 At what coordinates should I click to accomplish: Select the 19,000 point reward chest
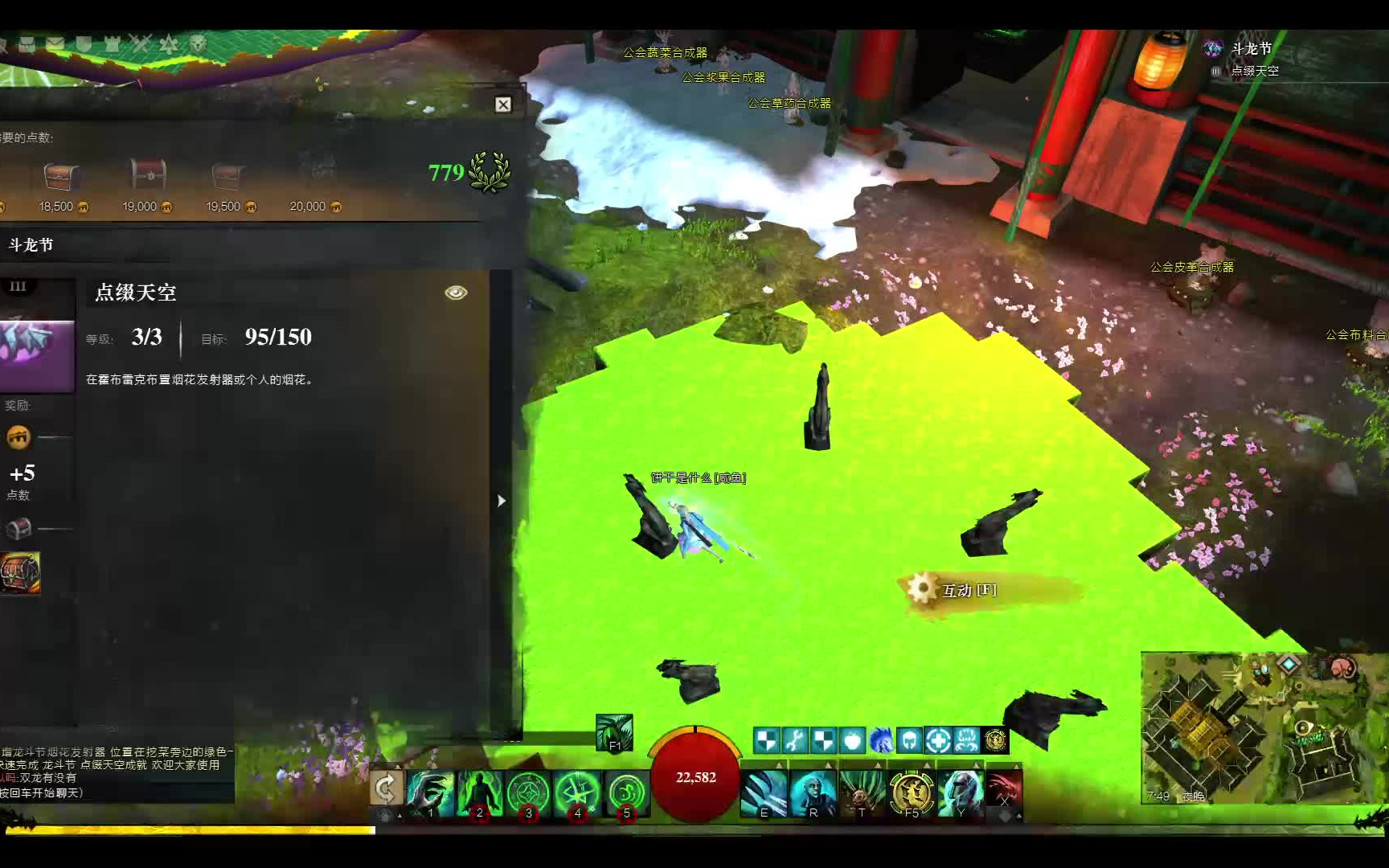tap(147, 174)
